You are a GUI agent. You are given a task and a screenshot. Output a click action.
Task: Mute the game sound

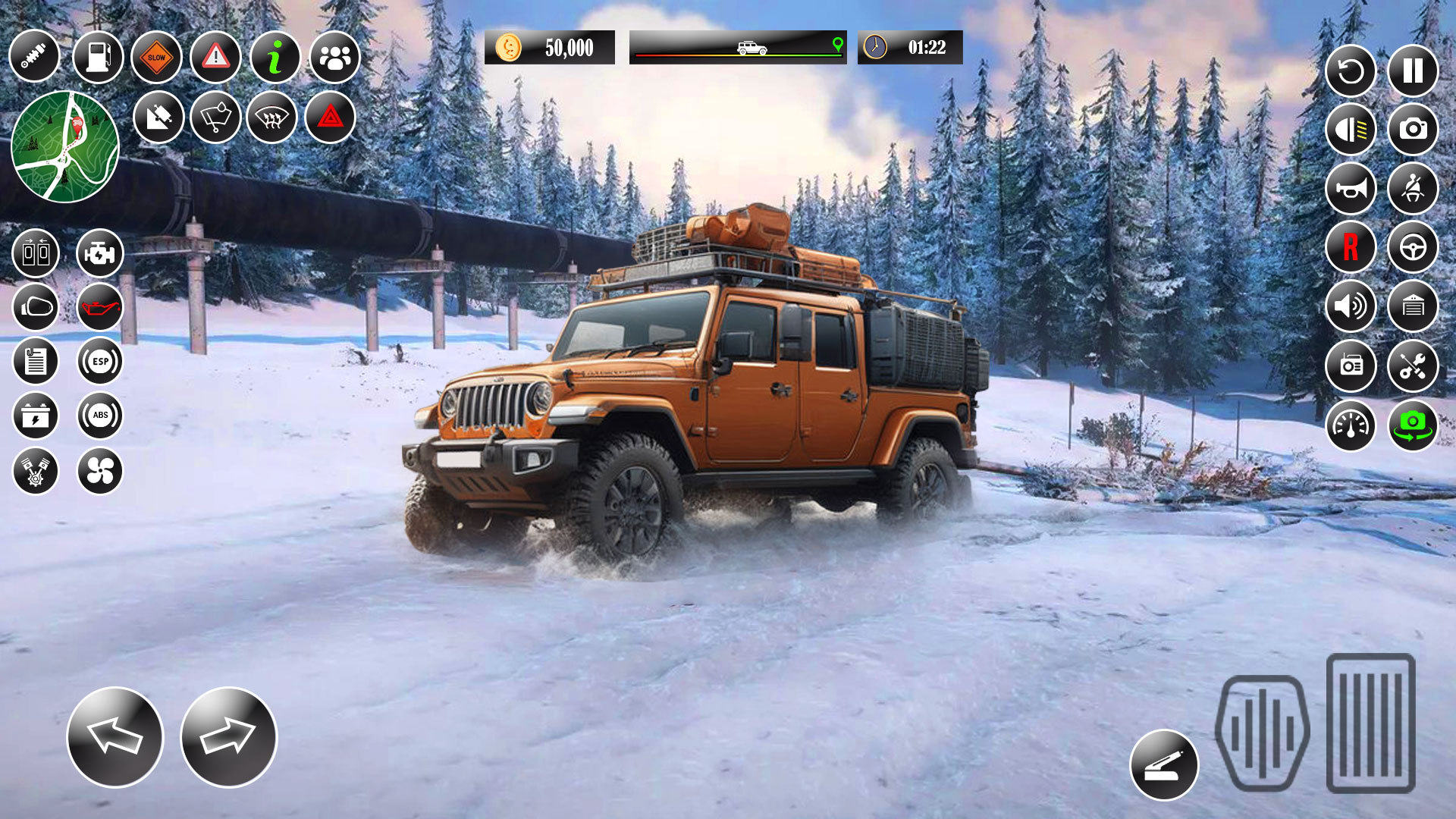(x=1351, y=307)
